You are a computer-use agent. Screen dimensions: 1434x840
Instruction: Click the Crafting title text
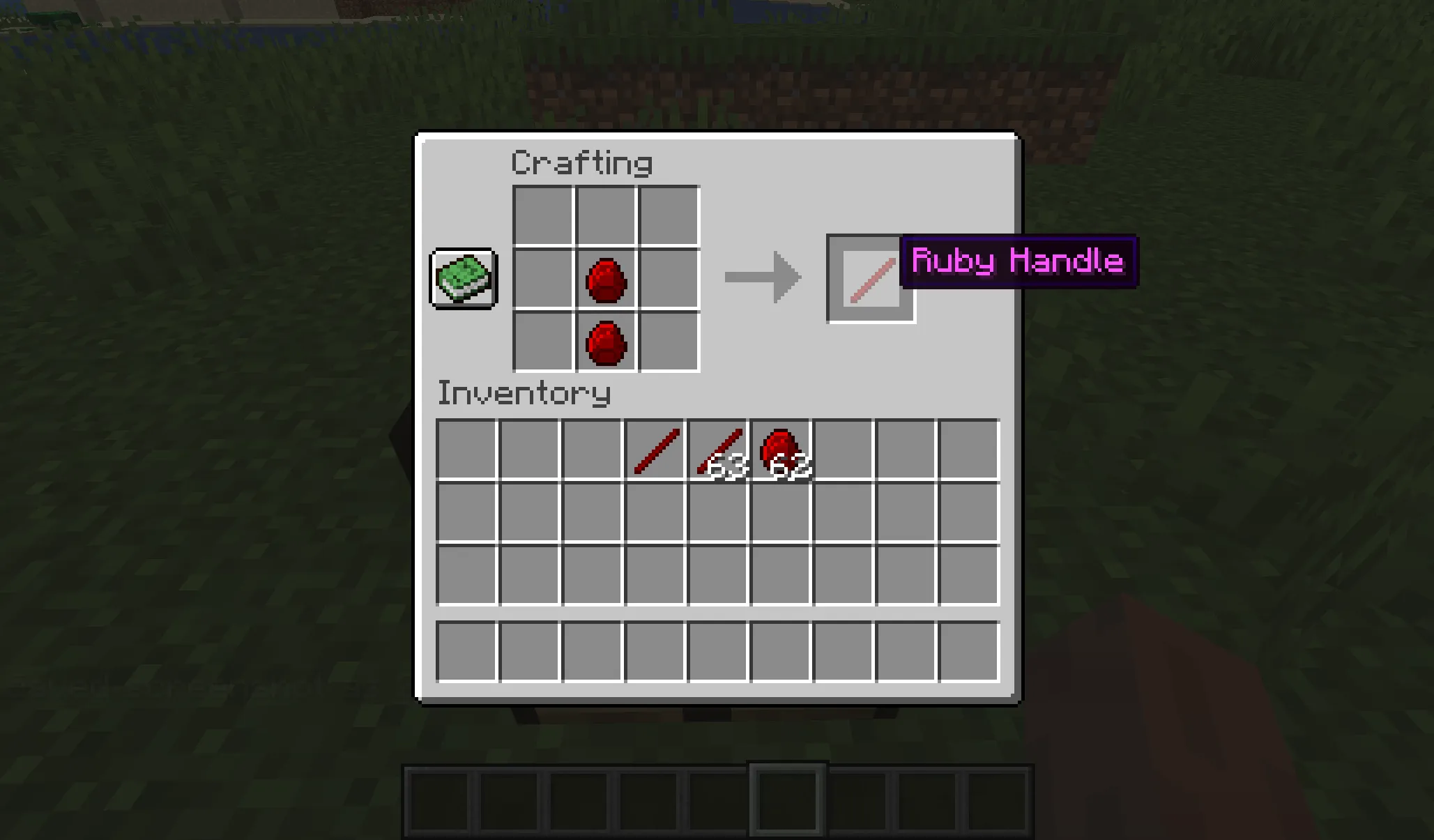pos(581,162)
